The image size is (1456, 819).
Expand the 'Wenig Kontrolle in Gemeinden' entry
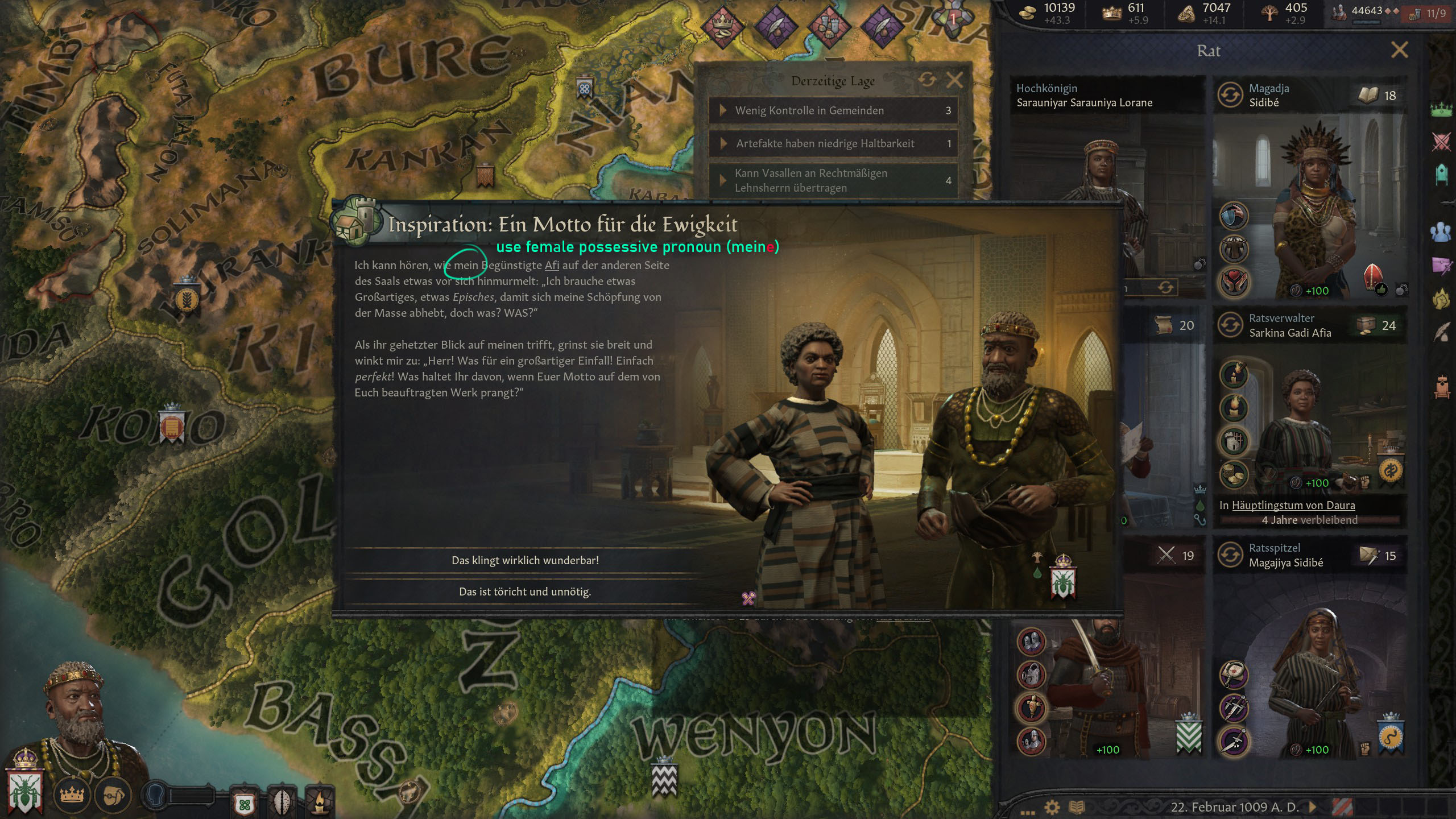[x=809, y=111]
